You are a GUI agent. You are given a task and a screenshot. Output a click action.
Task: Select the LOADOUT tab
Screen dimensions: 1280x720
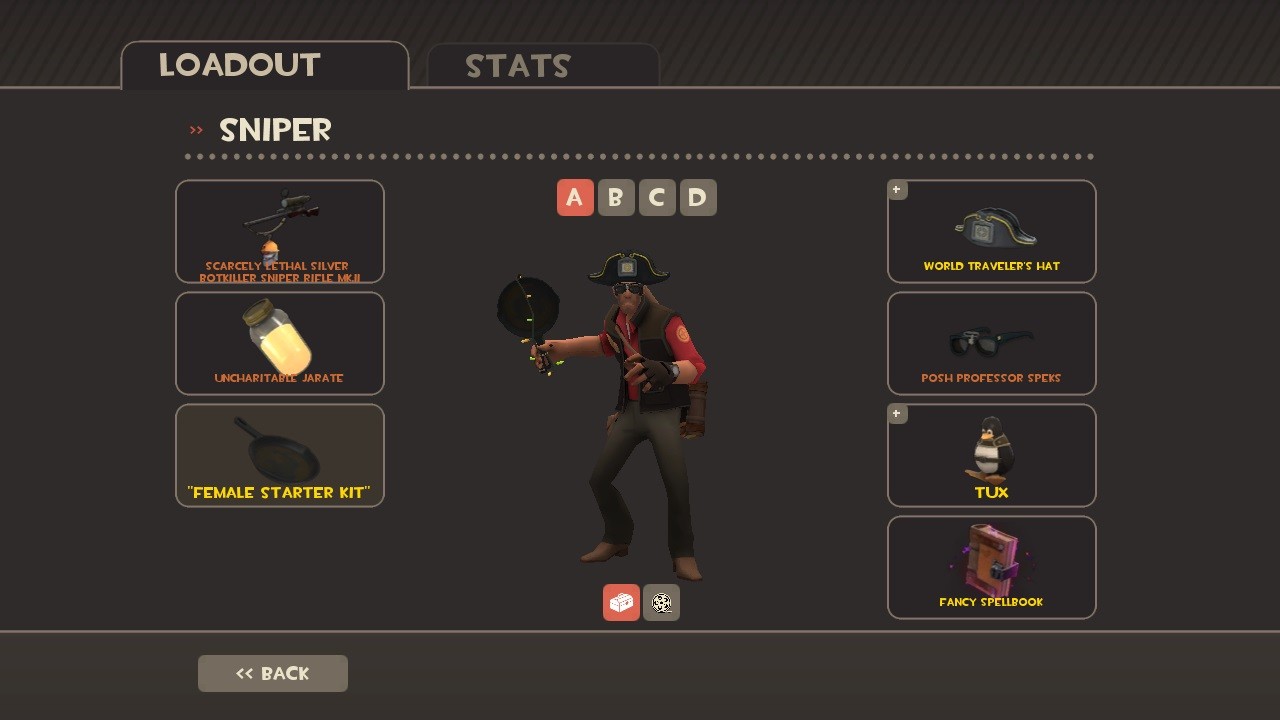click(x=238, y=64)
